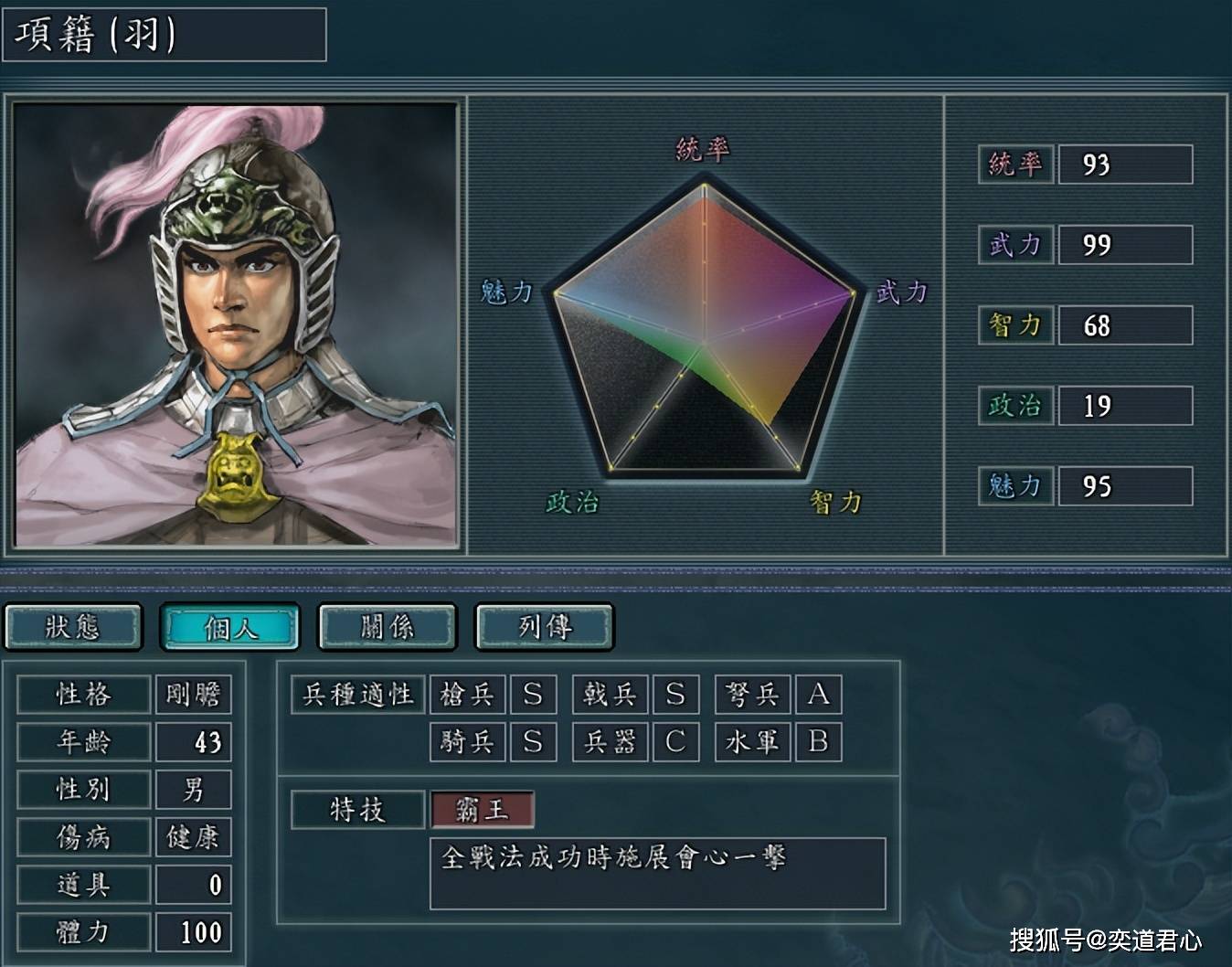This screenshot has height=967, width=1232.
Task: Expand the 兵種適性 section header
Action: click(x=356, y=695)
